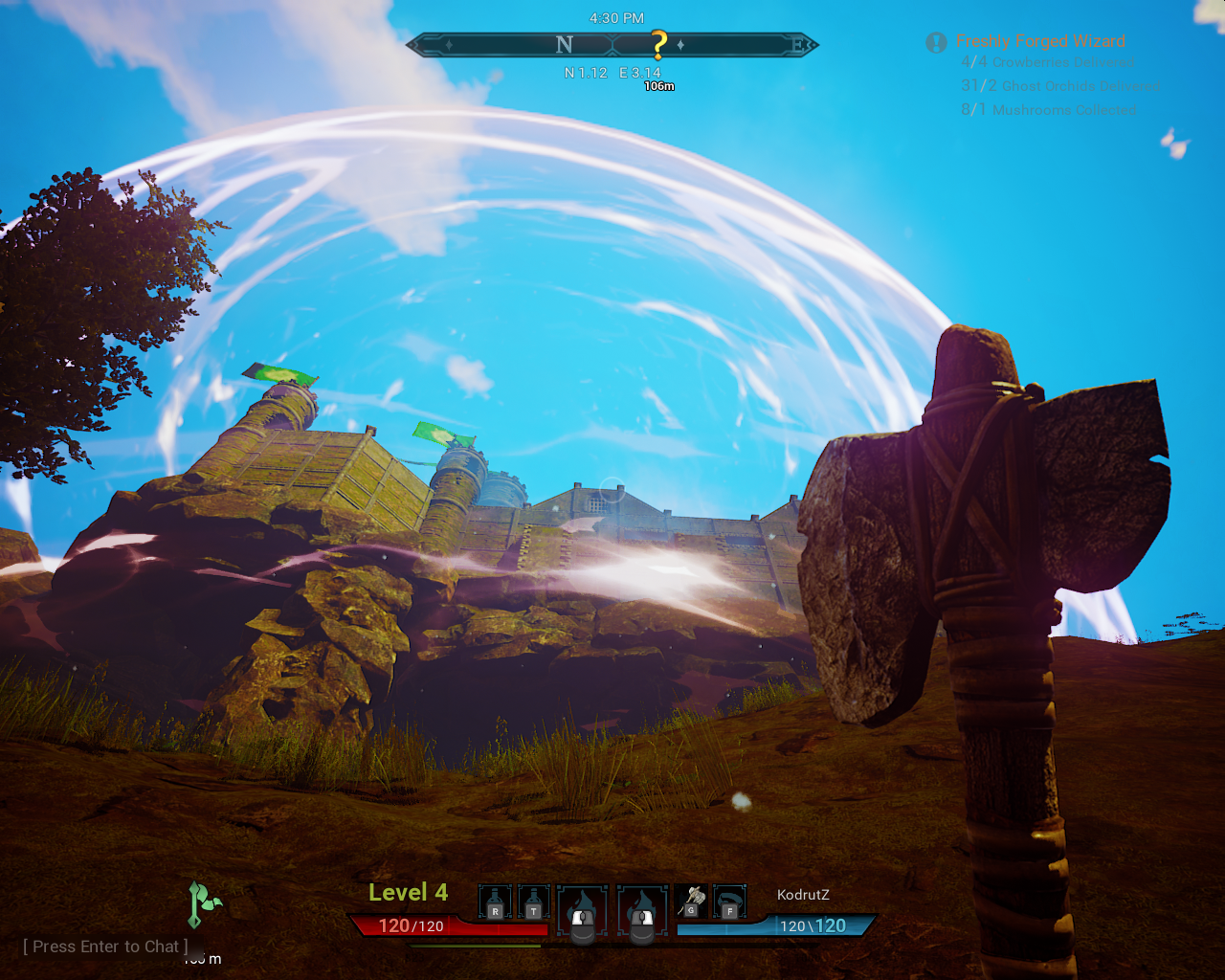Screen dimensions: 1225x980
Task: Open the Freshly Forged Wizard quest tracker
Action: click(x=1039, y=41)
